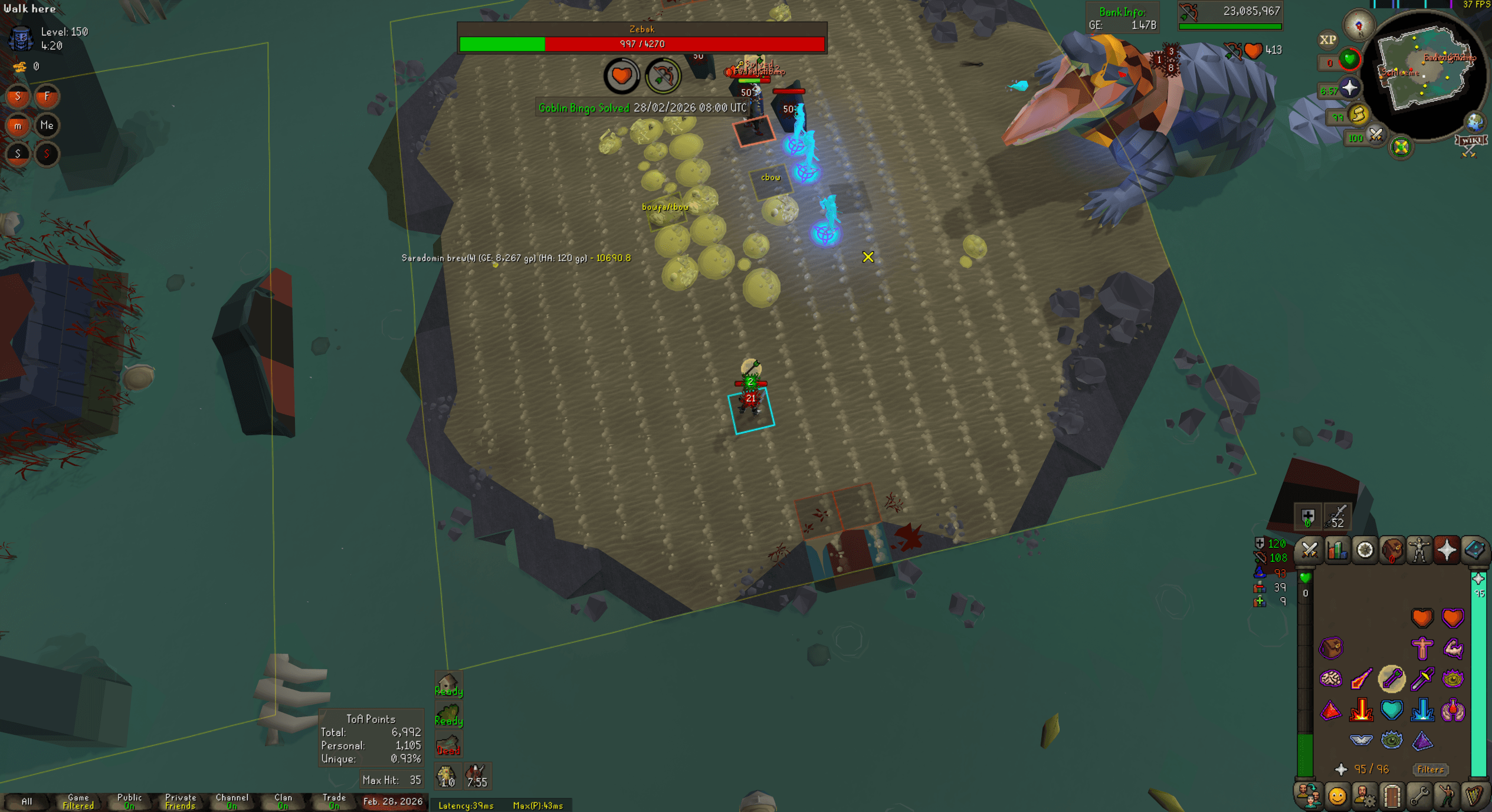Switch to the All chat tab
This screenshot has height=812, width=1492.
[27, 801]
